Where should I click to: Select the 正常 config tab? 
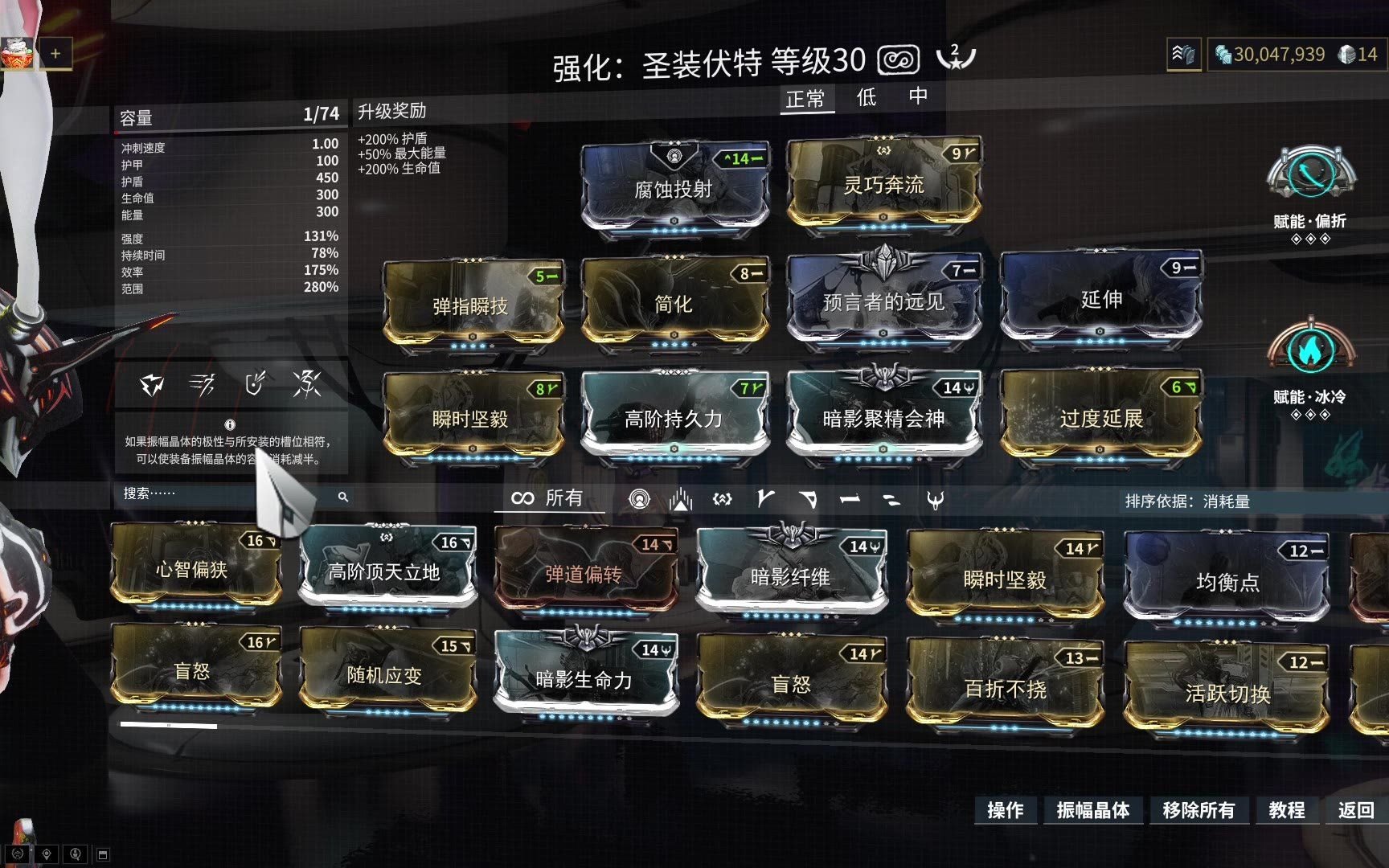(x=805, y=100)
